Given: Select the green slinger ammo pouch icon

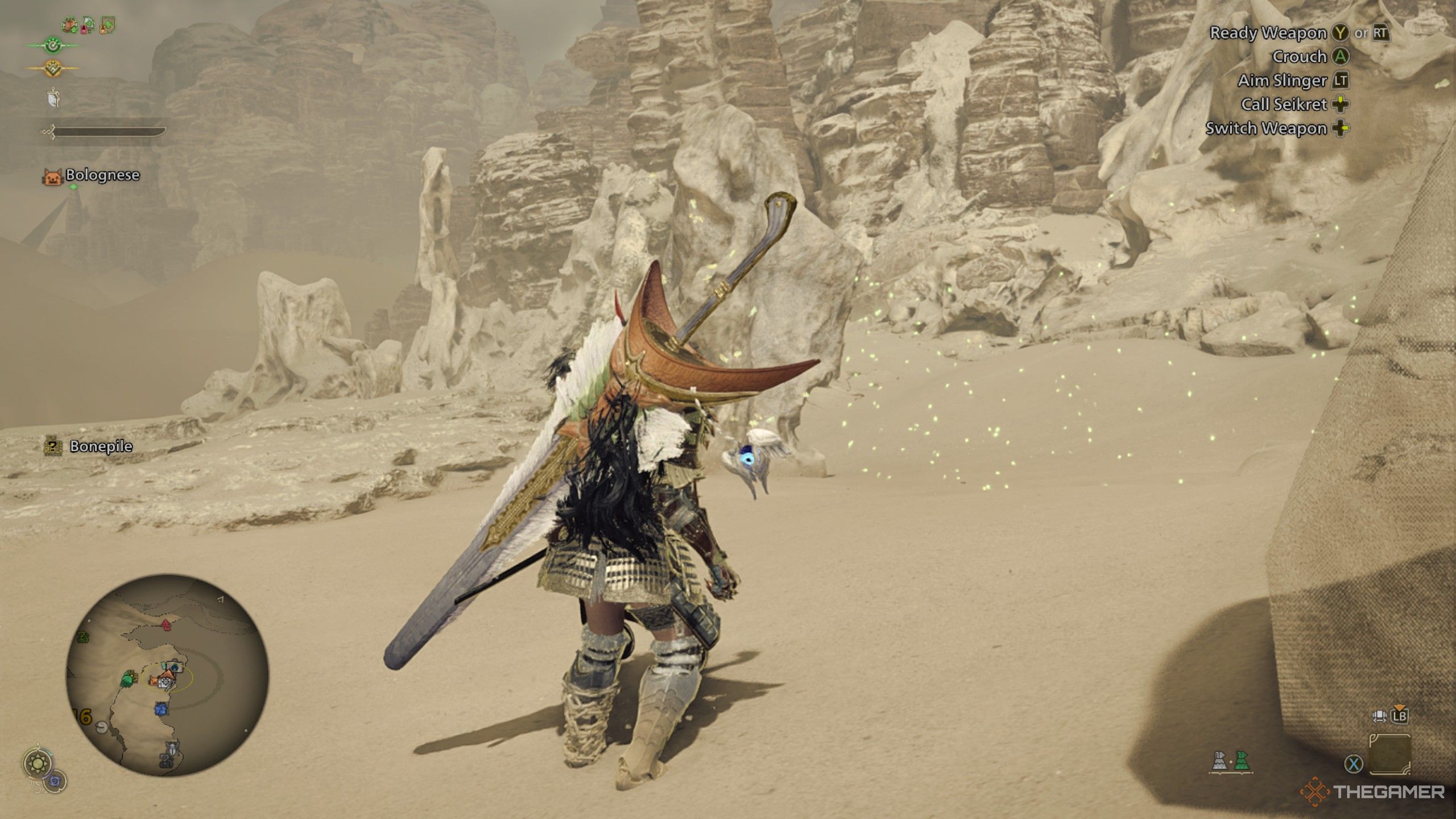Looking at the screenshot, I should coord(1242,762).
